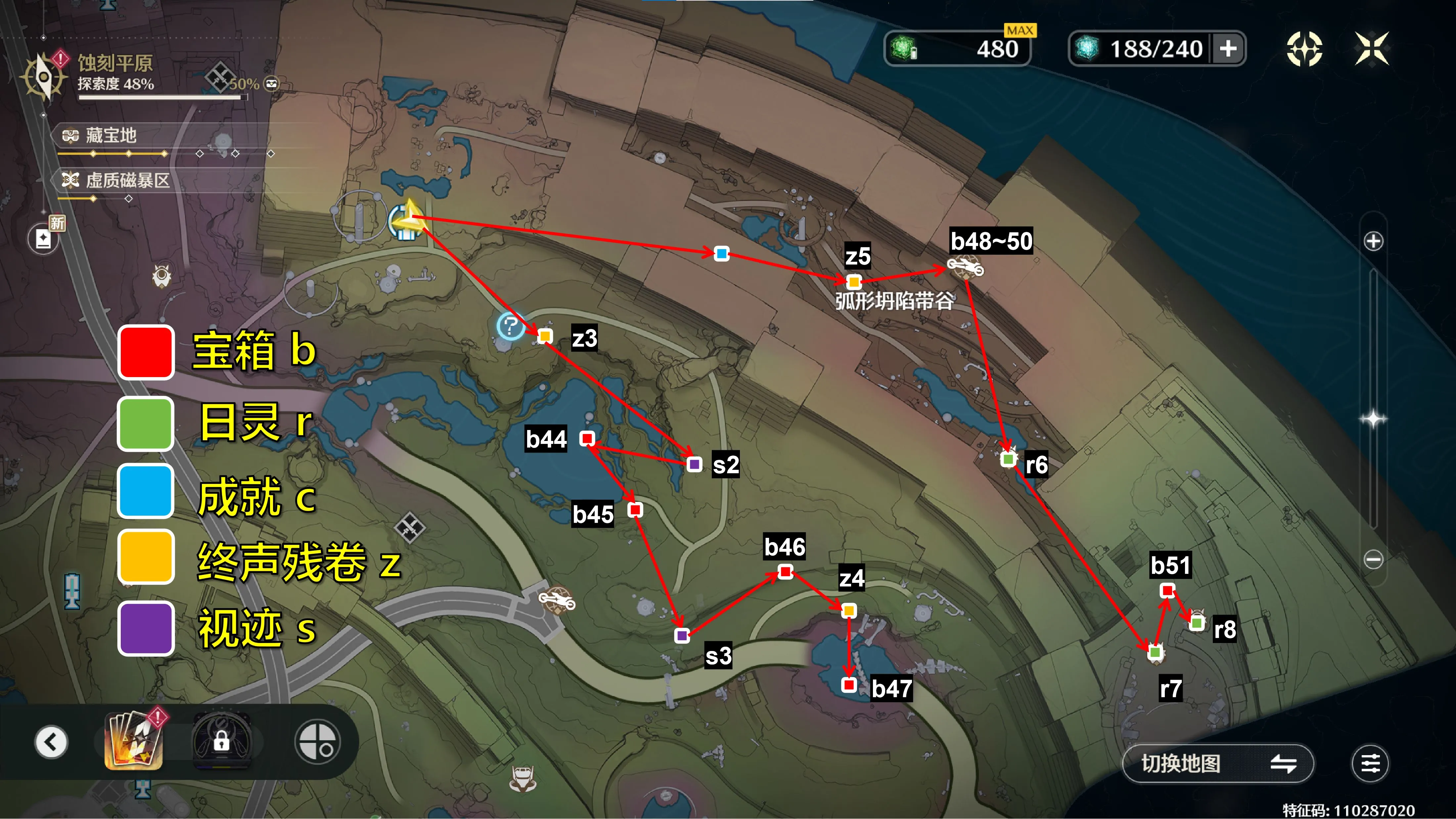Click the 切换地图 switch map button
Viewport: 1456px width, 819px height.
click(x=1217, y=764)
